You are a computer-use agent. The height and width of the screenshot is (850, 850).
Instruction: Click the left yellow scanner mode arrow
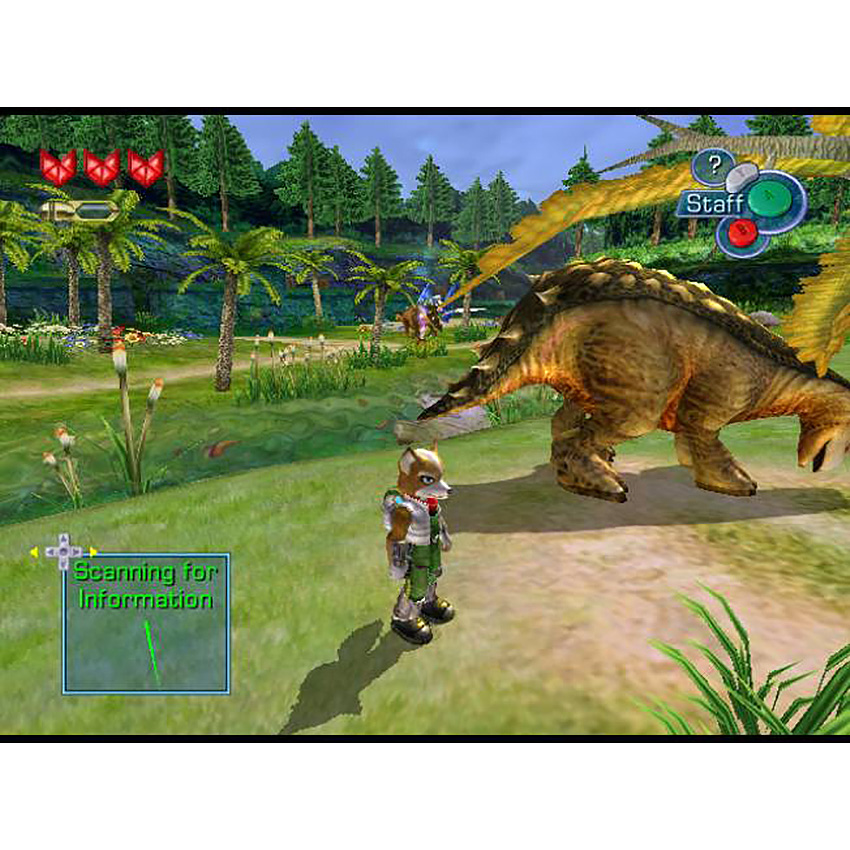[x=33, y=551]
